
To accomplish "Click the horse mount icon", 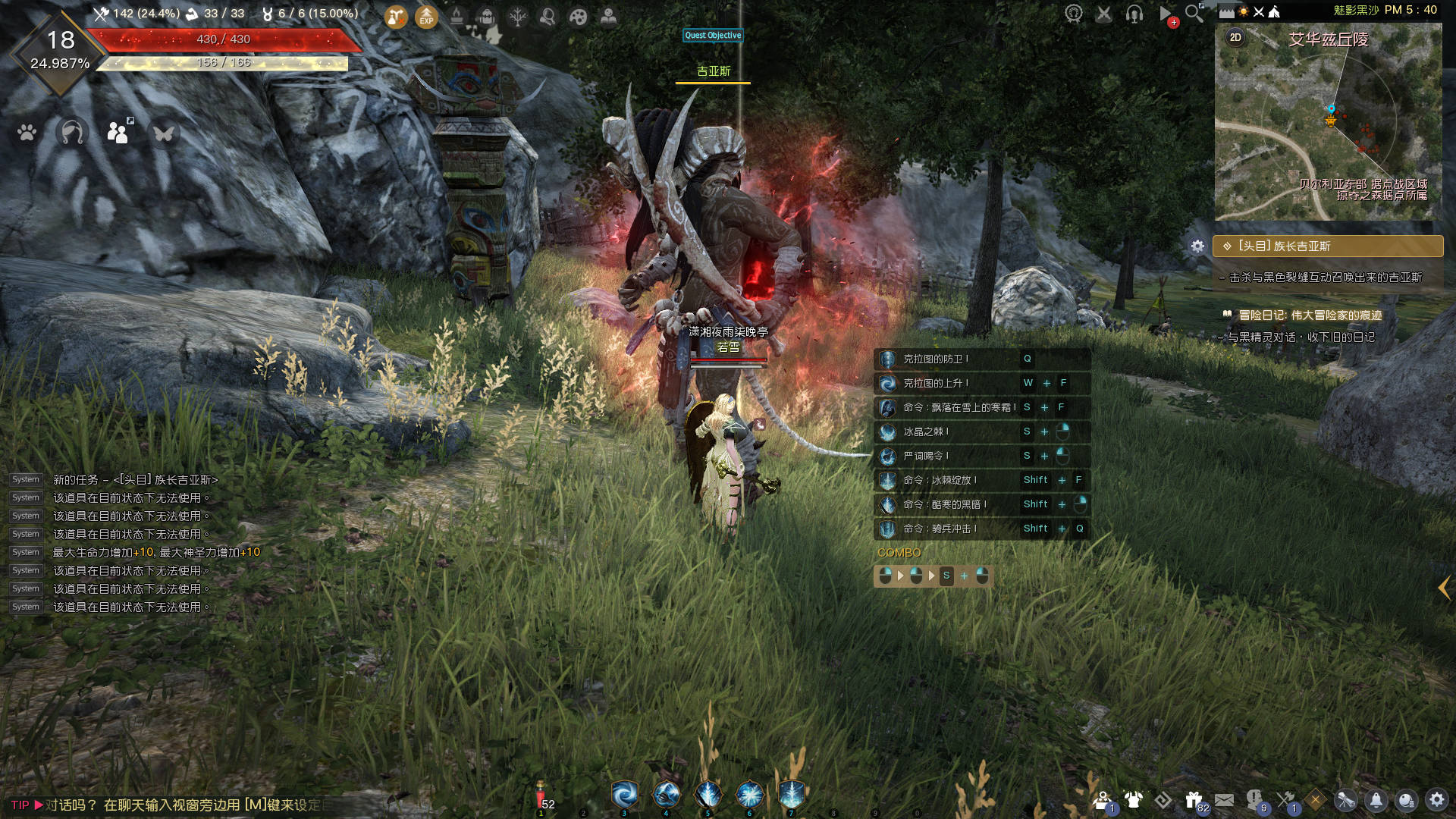I will pos(72,133).
